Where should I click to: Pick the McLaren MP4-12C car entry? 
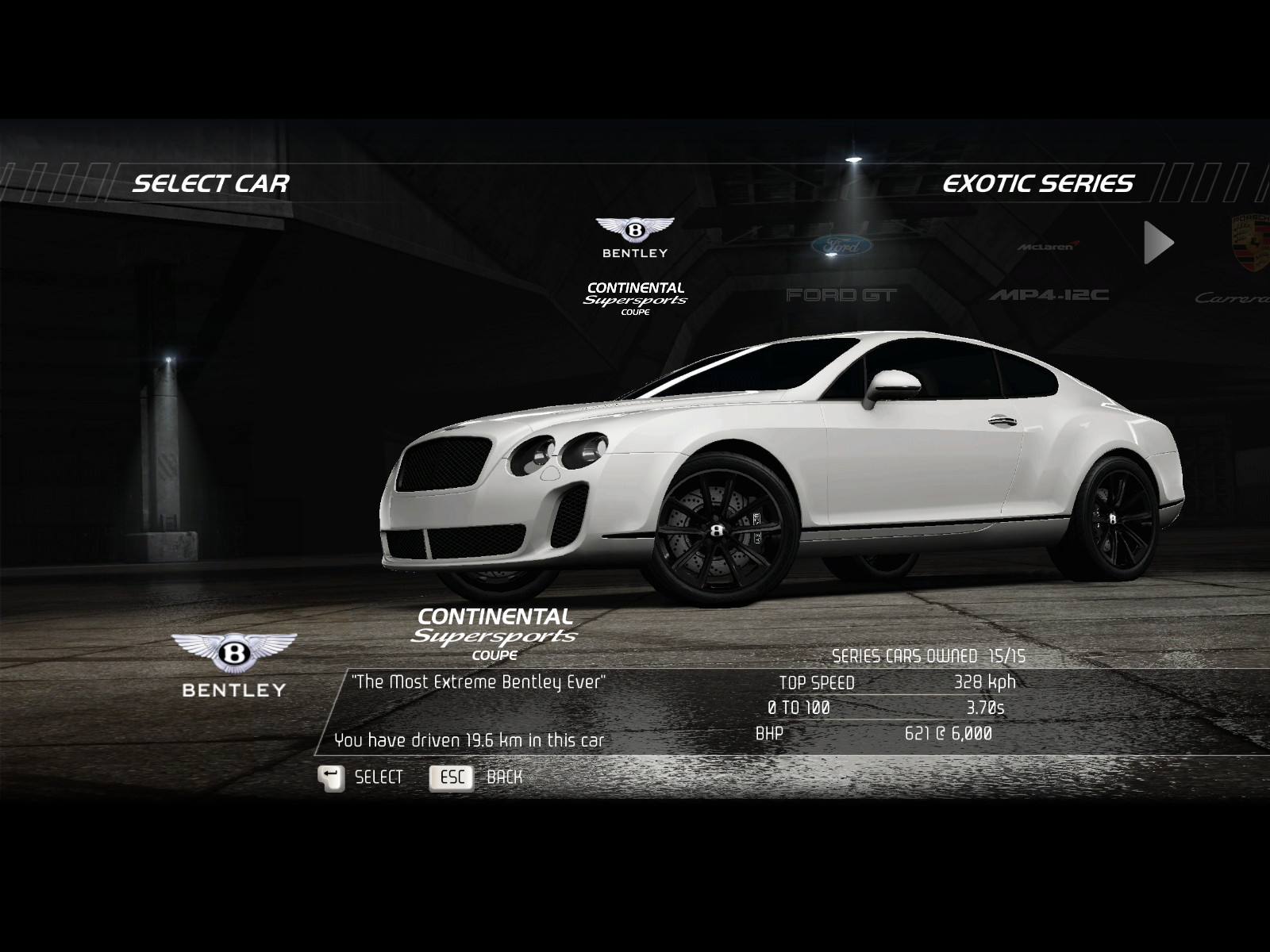[1049, 270]
